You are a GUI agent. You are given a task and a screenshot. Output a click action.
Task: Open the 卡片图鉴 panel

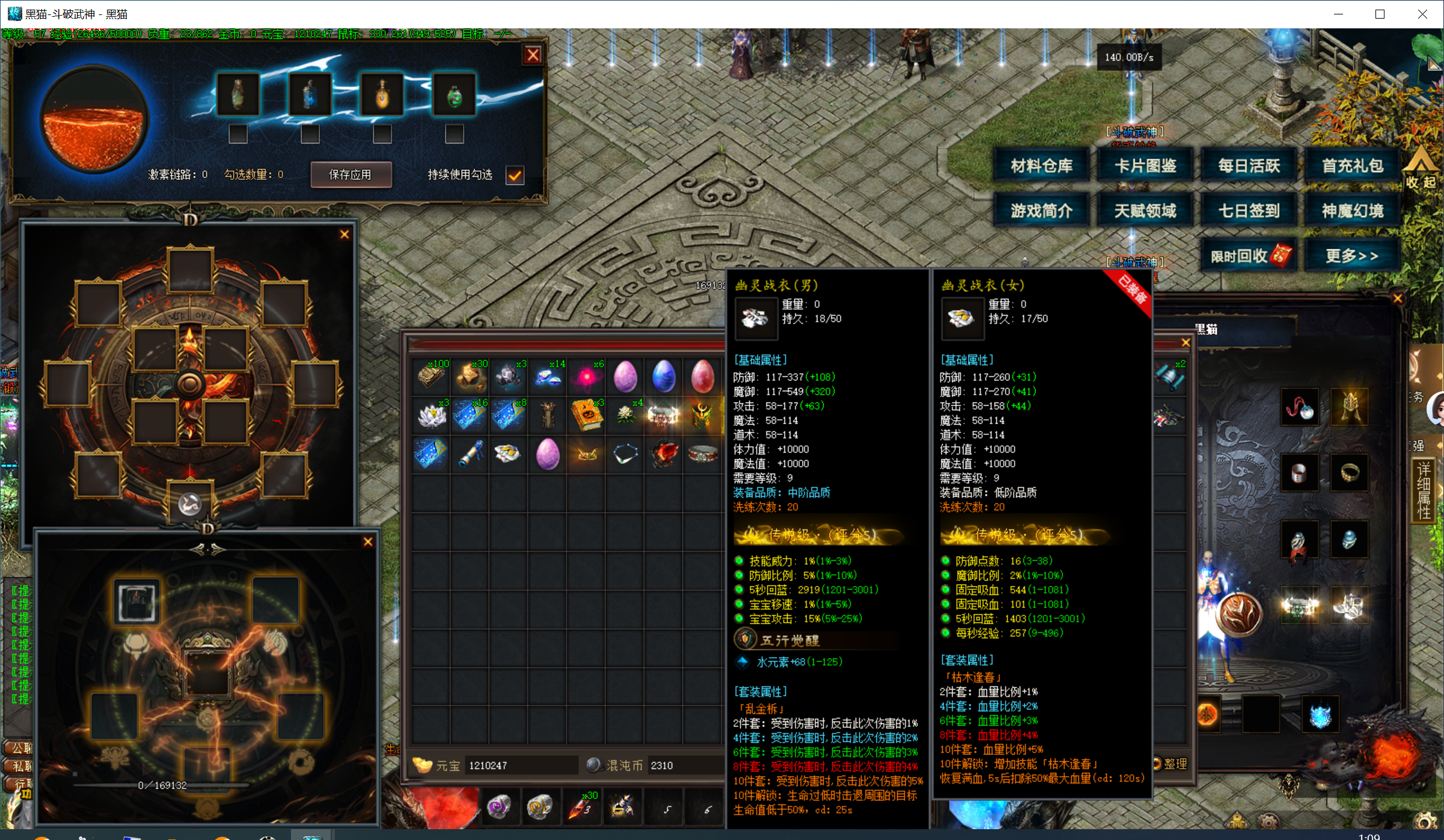pos(1145,166)
